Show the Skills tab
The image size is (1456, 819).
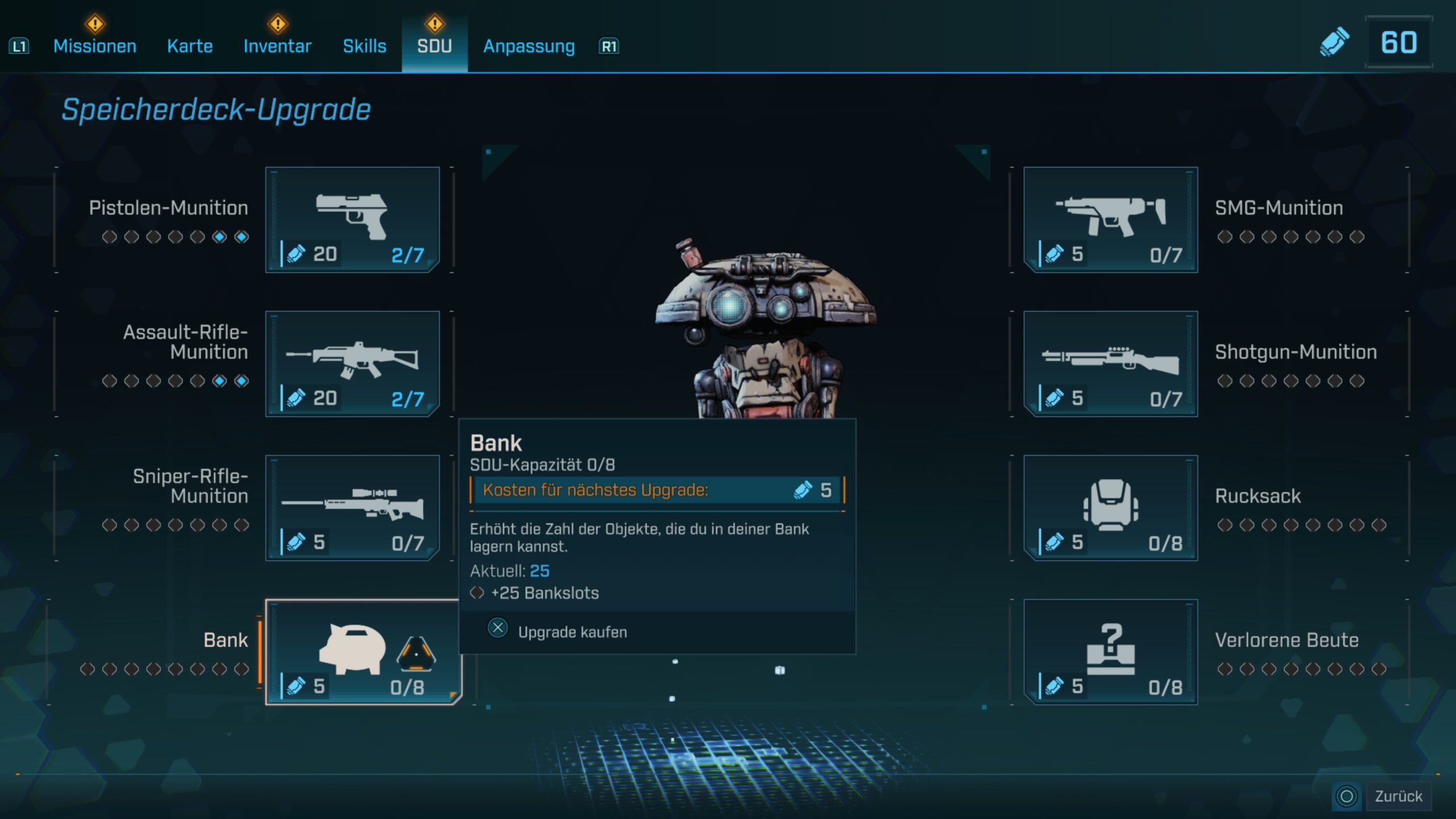tap(365, 46)
